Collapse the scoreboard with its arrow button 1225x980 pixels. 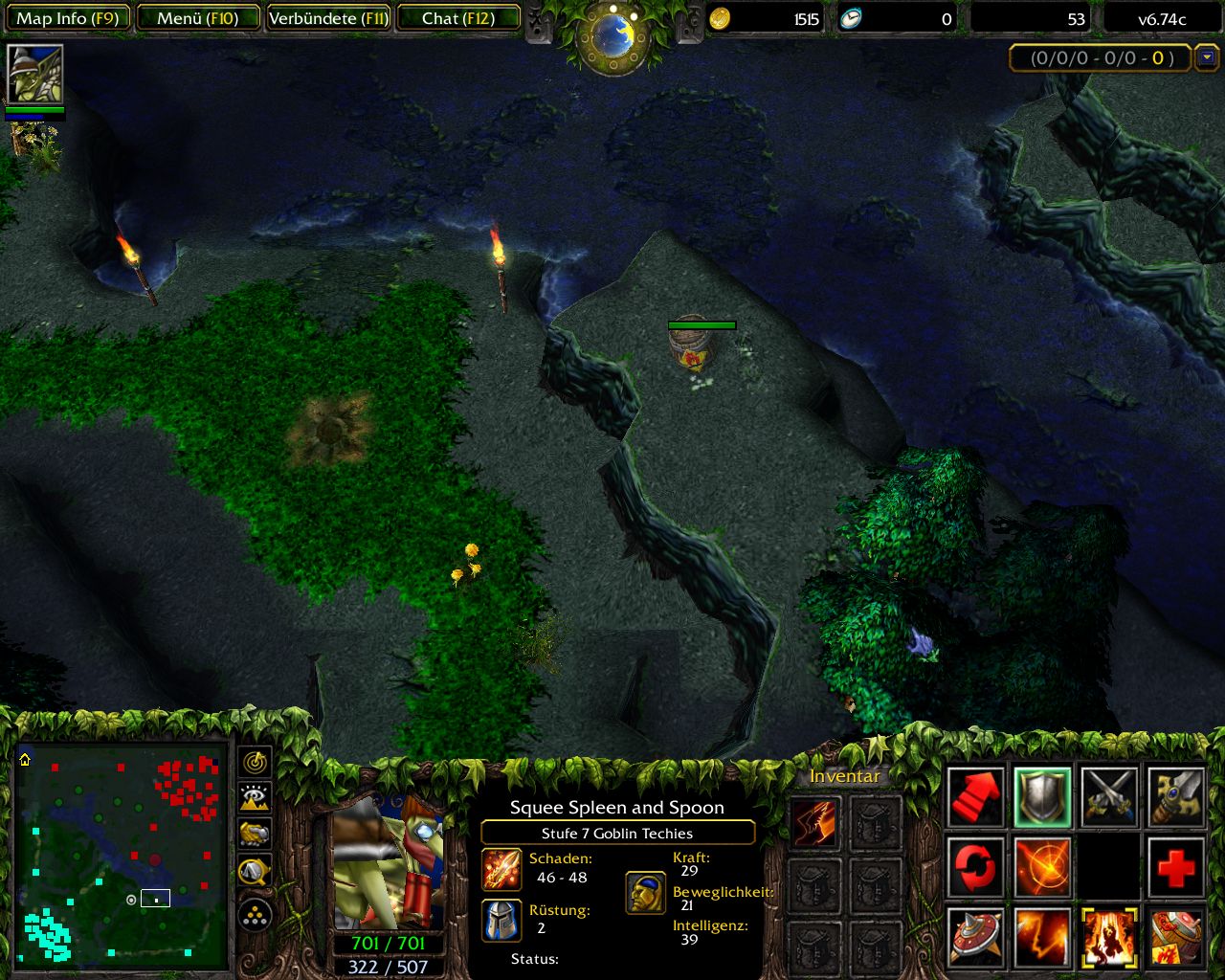coord(1208,57)
